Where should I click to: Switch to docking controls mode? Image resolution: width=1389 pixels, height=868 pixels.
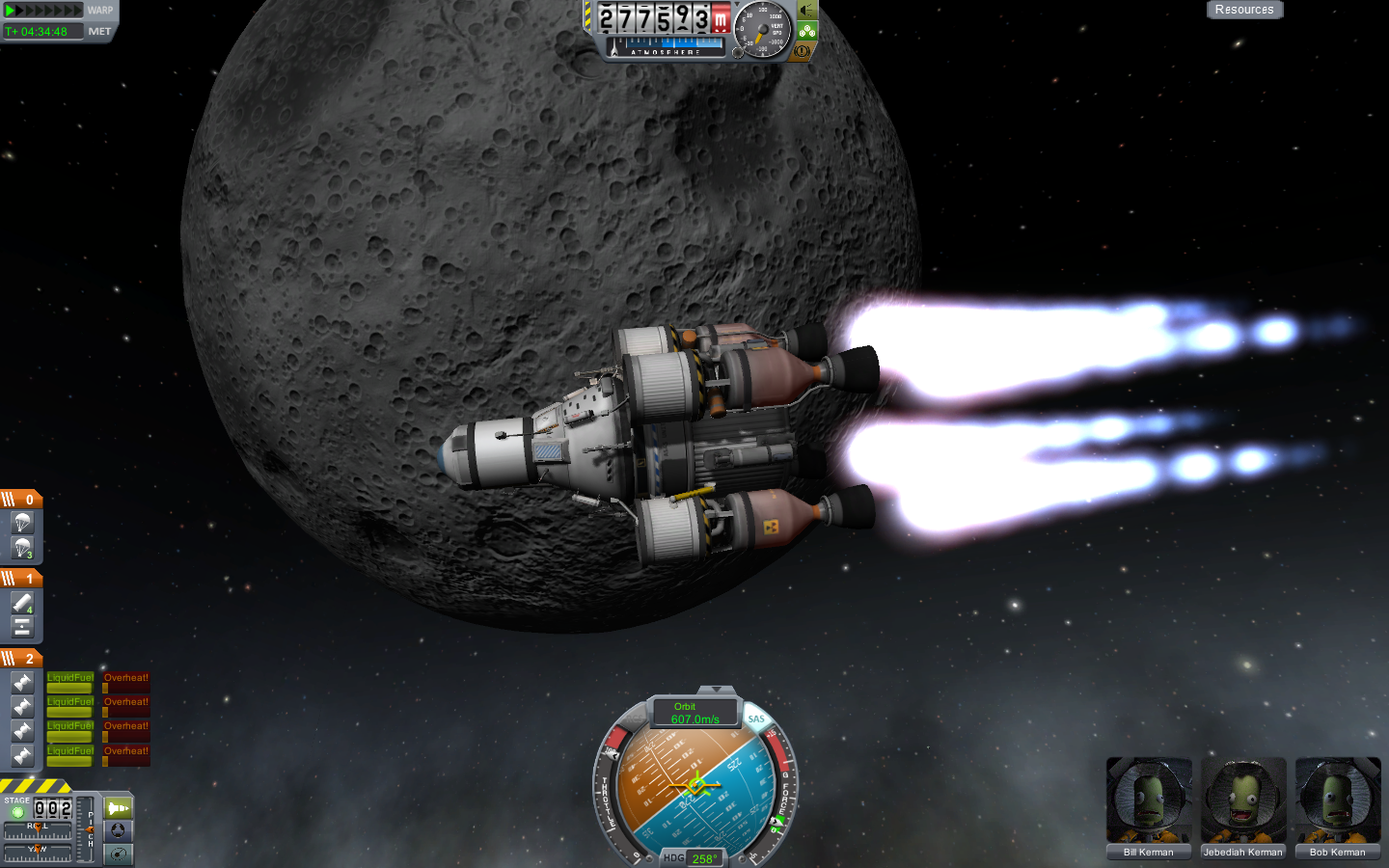(119, 831)
